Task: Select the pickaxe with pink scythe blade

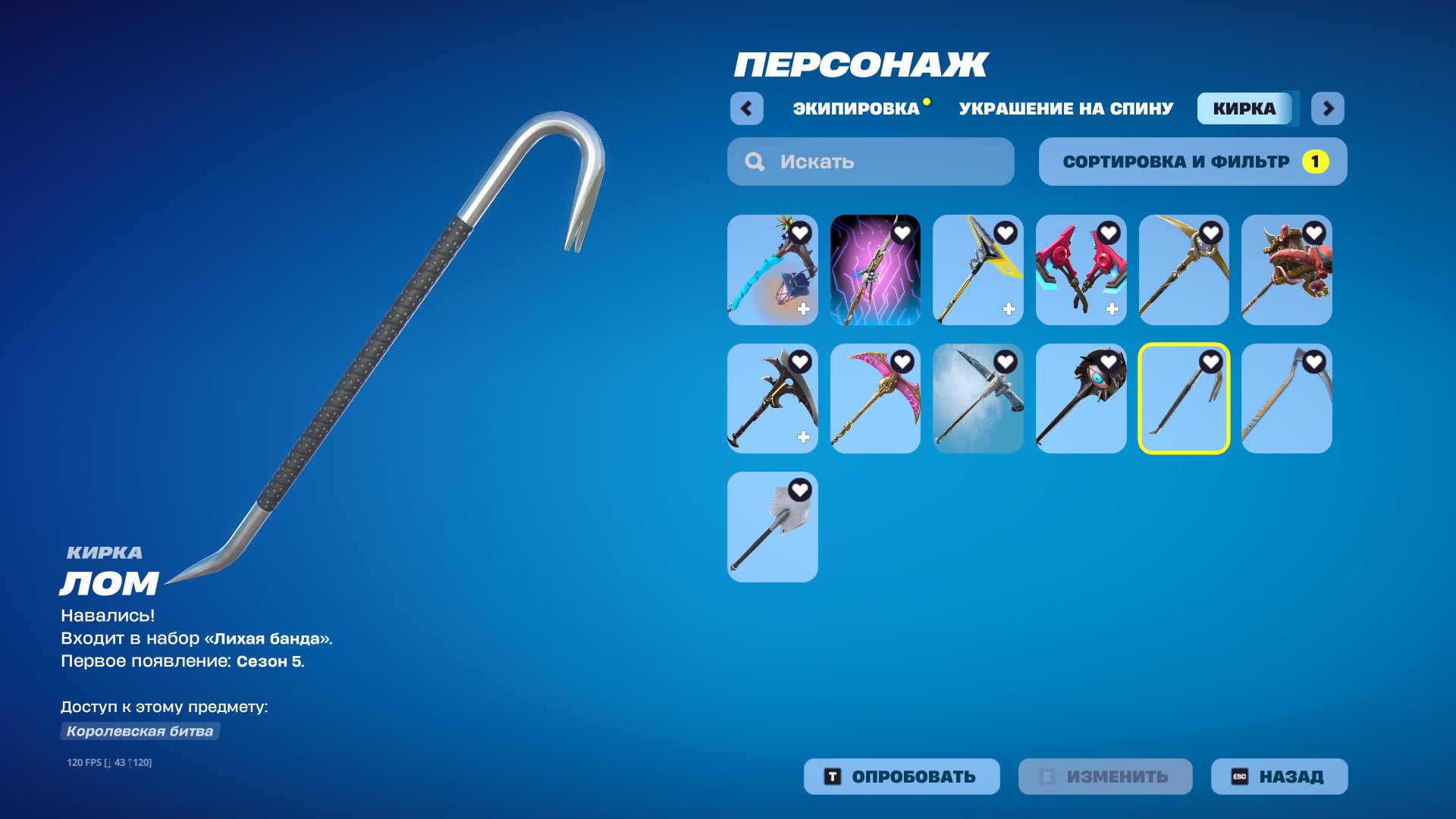Action: point(876,400)
